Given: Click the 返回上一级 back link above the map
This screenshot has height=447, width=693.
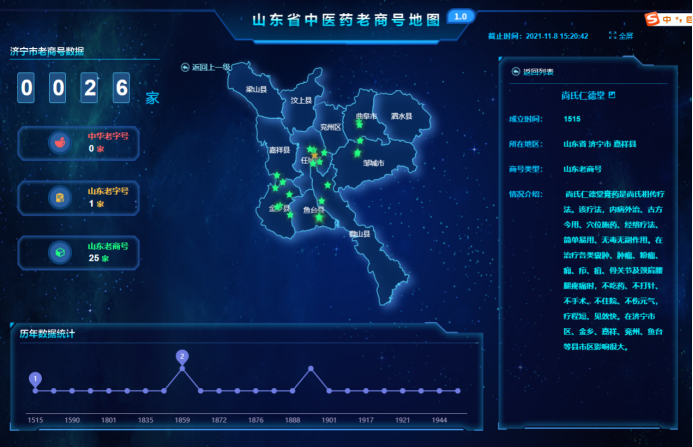Looking at the screenshot, I should 206,67.
